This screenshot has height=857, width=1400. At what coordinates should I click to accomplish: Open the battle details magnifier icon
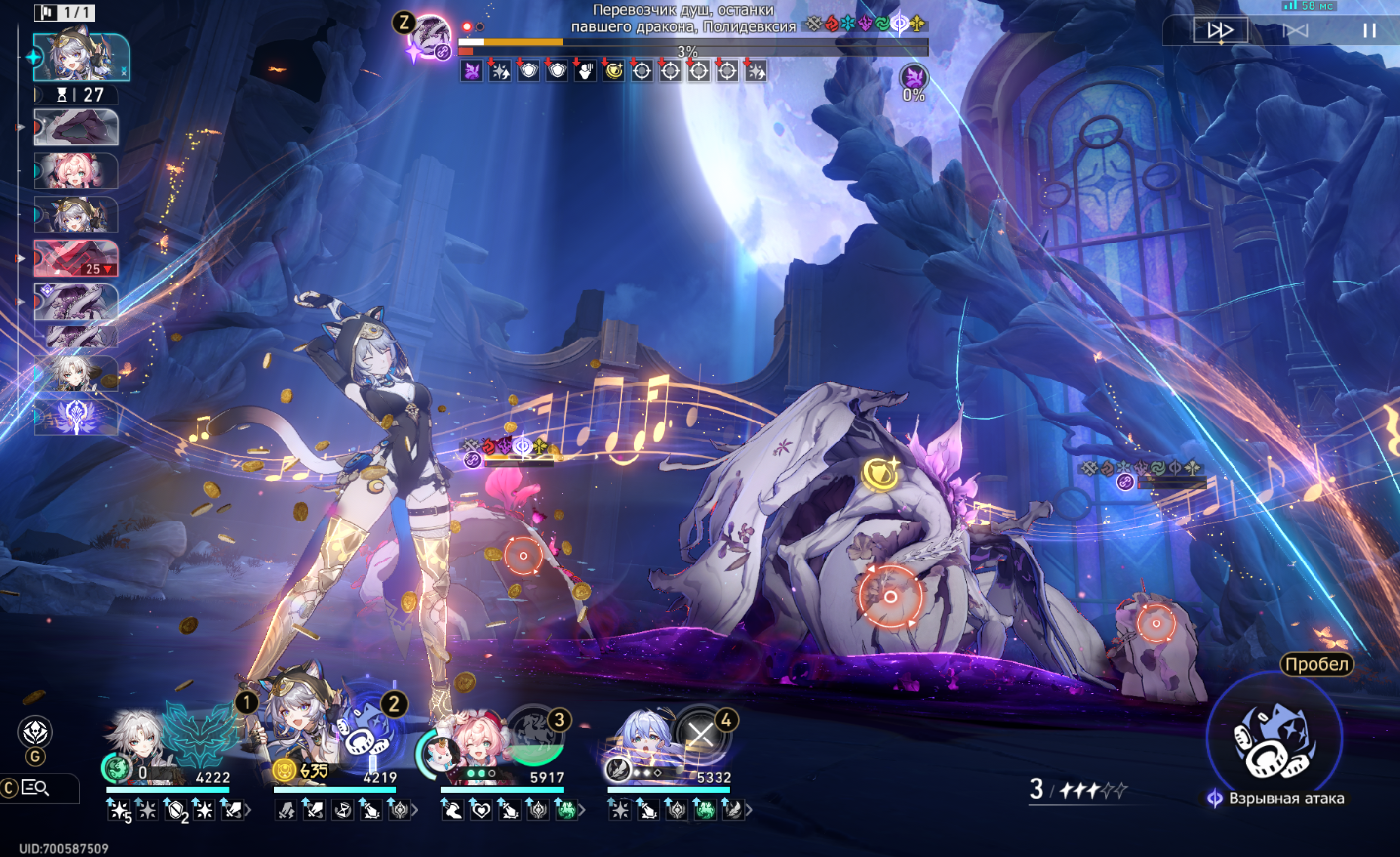[x=35, y=788]
